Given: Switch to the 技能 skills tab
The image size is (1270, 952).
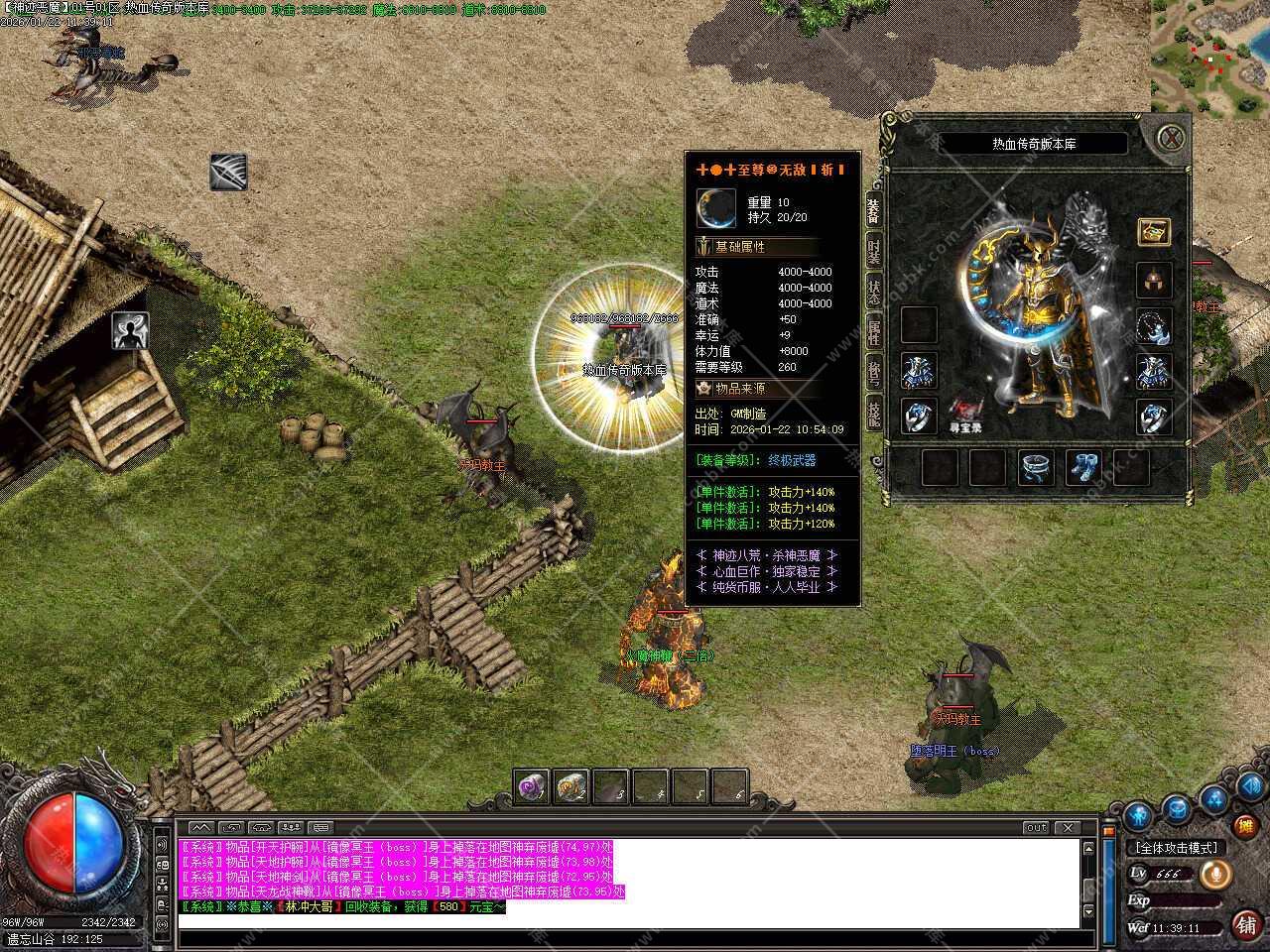Looking at the screenshot, I should click(x=874, y=412).
